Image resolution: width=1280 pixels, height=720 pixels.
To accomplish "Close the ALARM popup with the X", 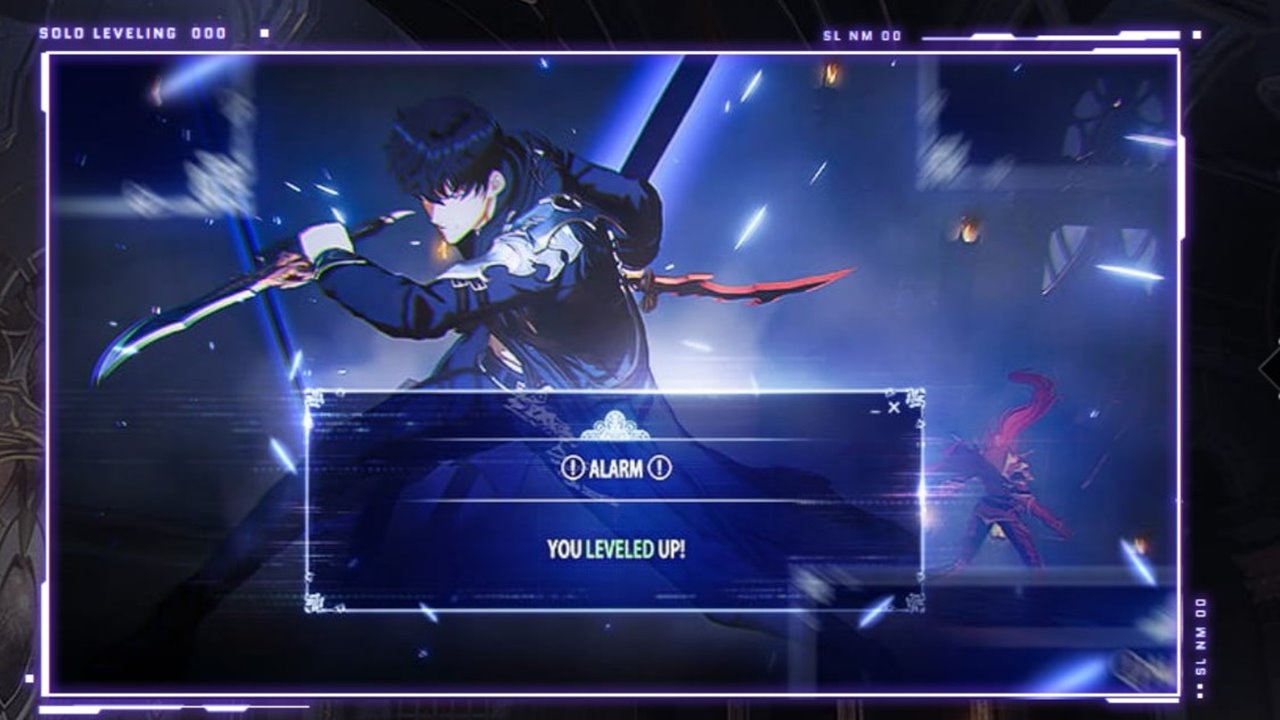I will (894, 407).
